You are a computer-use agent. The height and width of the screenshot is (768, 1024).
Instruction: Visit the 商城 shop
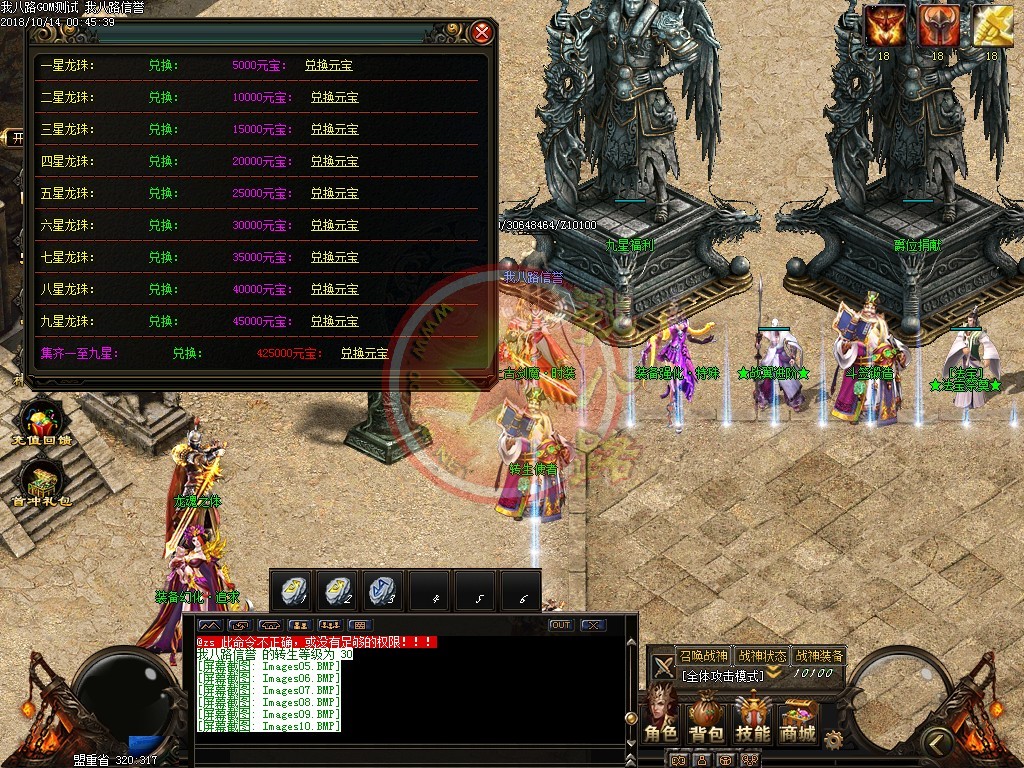798,717
